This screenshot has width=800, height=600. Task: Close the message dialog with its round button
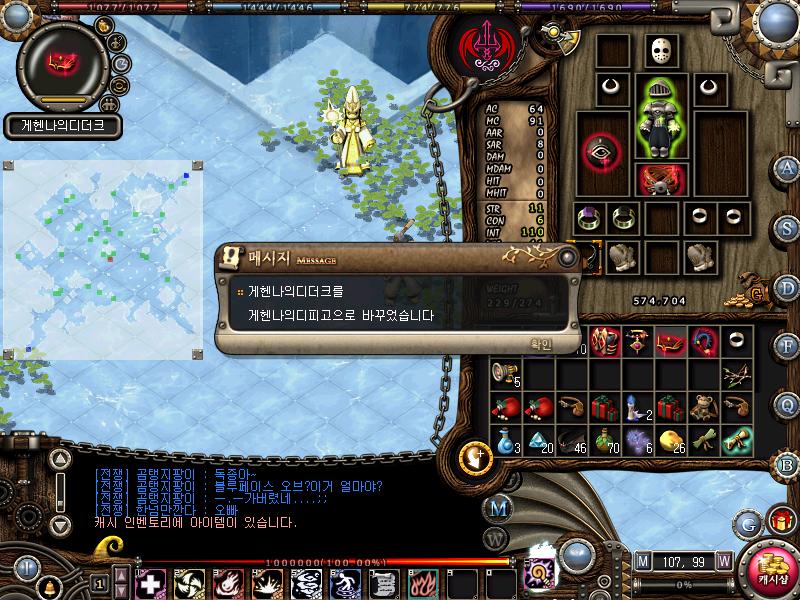coord(567,257)
